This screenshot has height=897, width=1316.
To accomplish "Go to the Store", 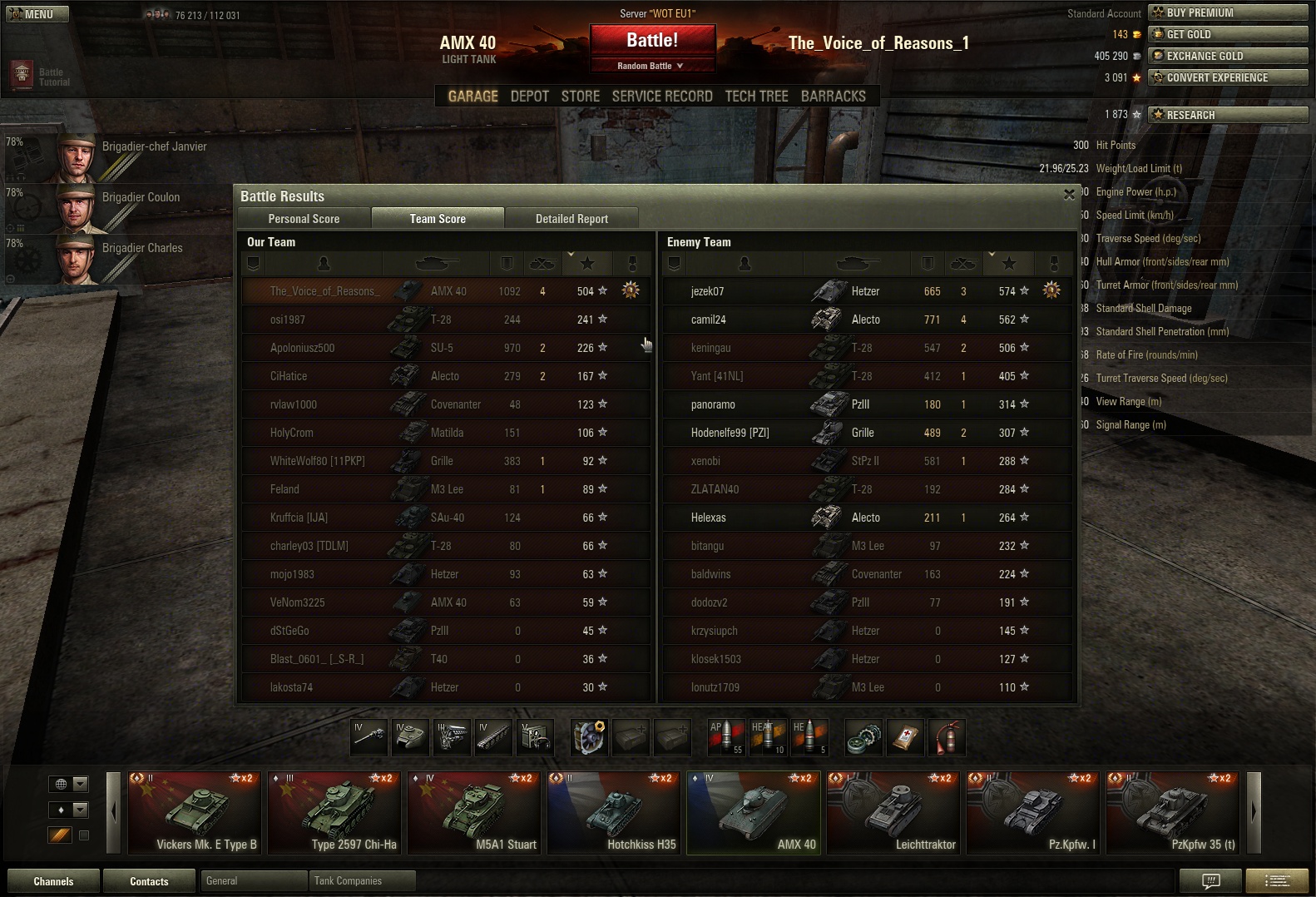I will click(580, 97).
